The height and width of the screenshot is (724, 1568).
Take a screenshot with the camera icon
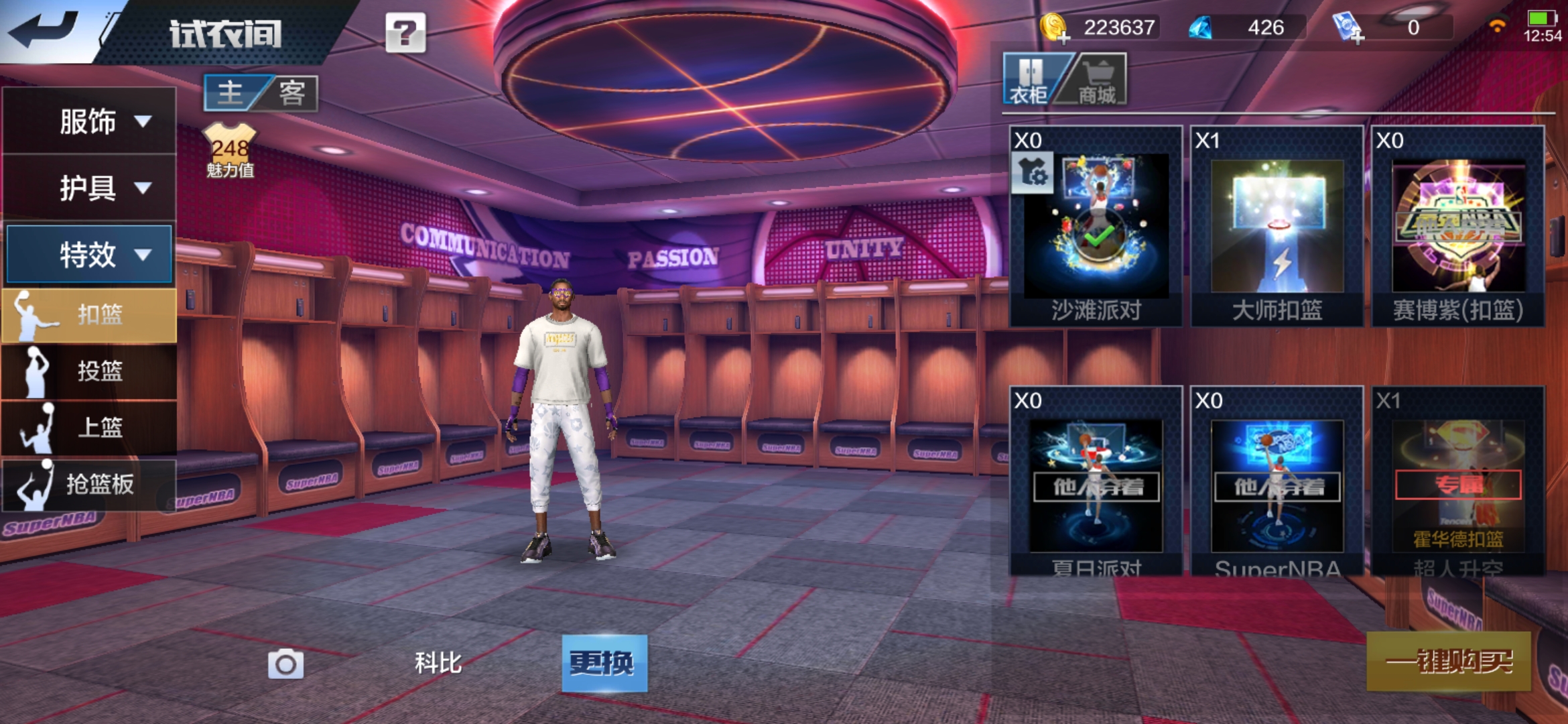tap(285, 664)
